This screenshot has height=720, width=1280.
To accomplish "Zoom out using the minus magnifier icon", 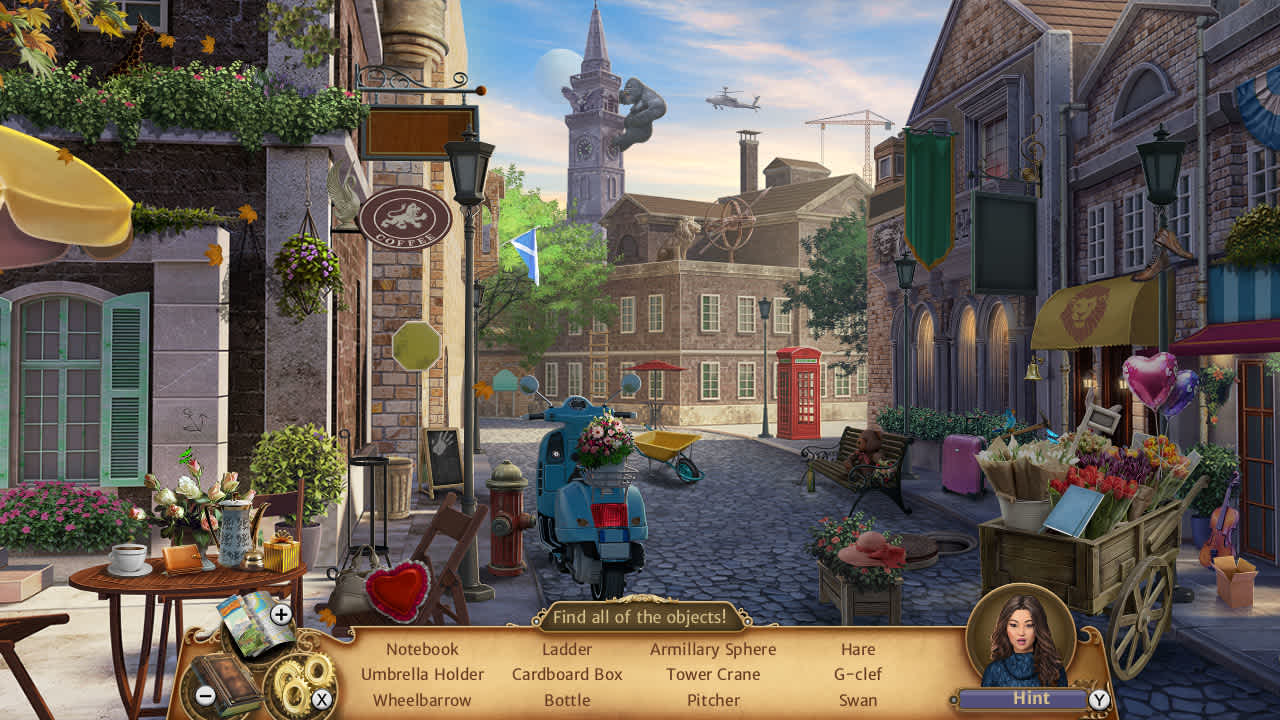I will (x=204, y=697).
